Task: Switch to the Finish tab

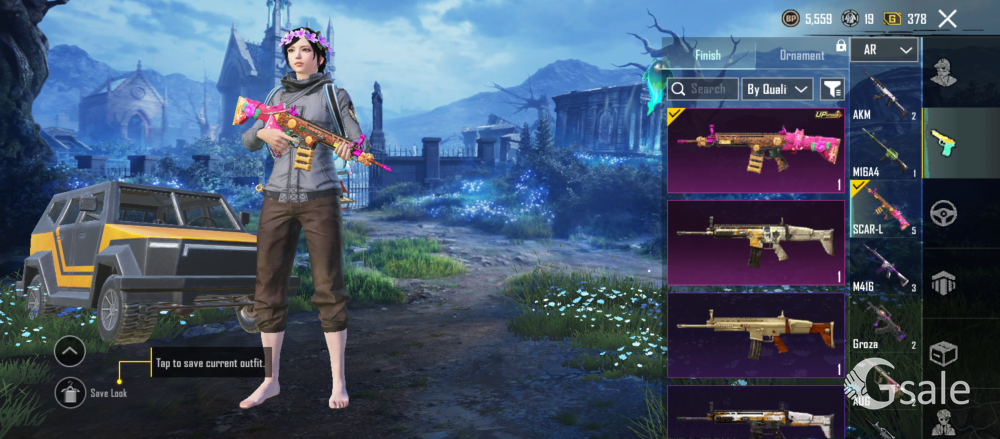Action: point(708,55)
